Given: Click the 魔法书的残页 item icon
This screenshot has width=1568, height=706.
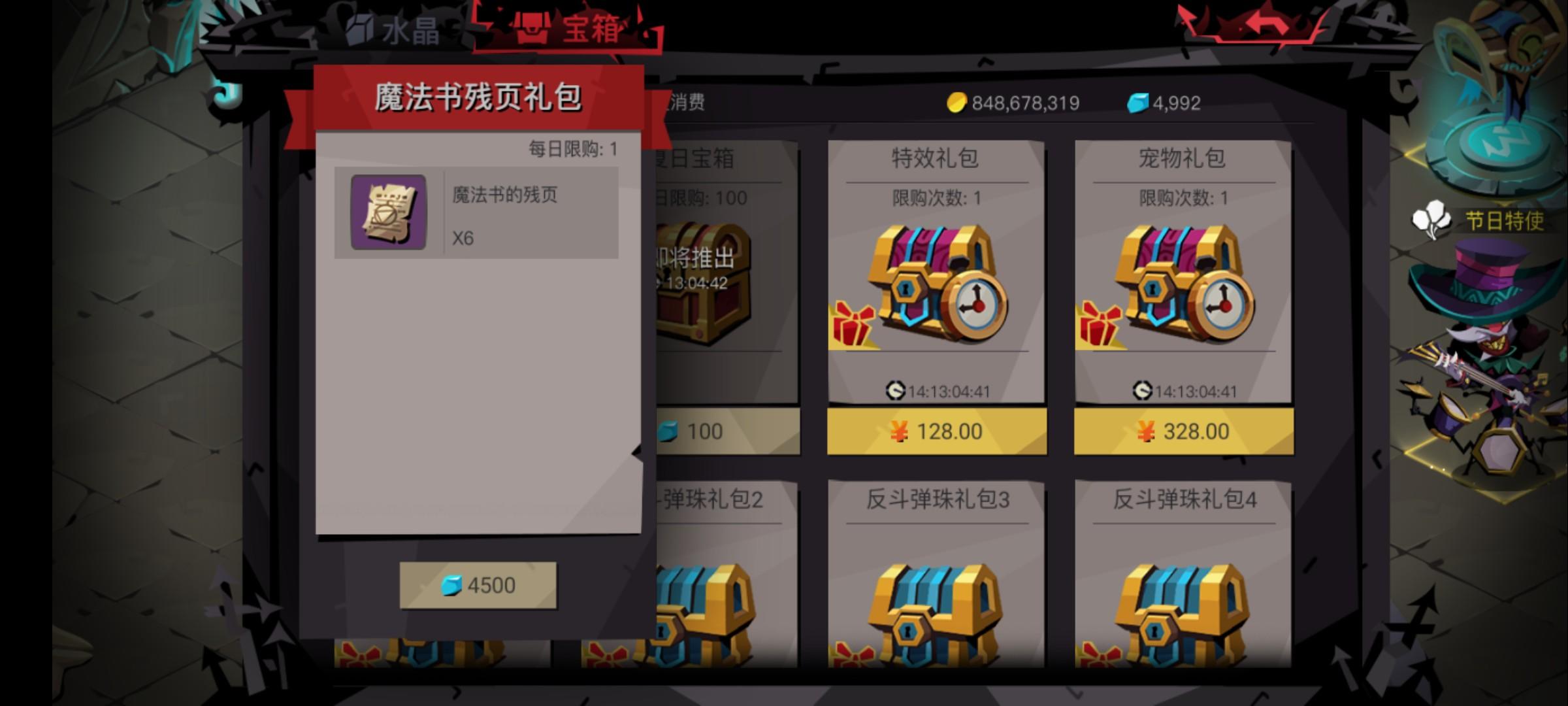Looking at the screenshot, I should tap(387, 211).
